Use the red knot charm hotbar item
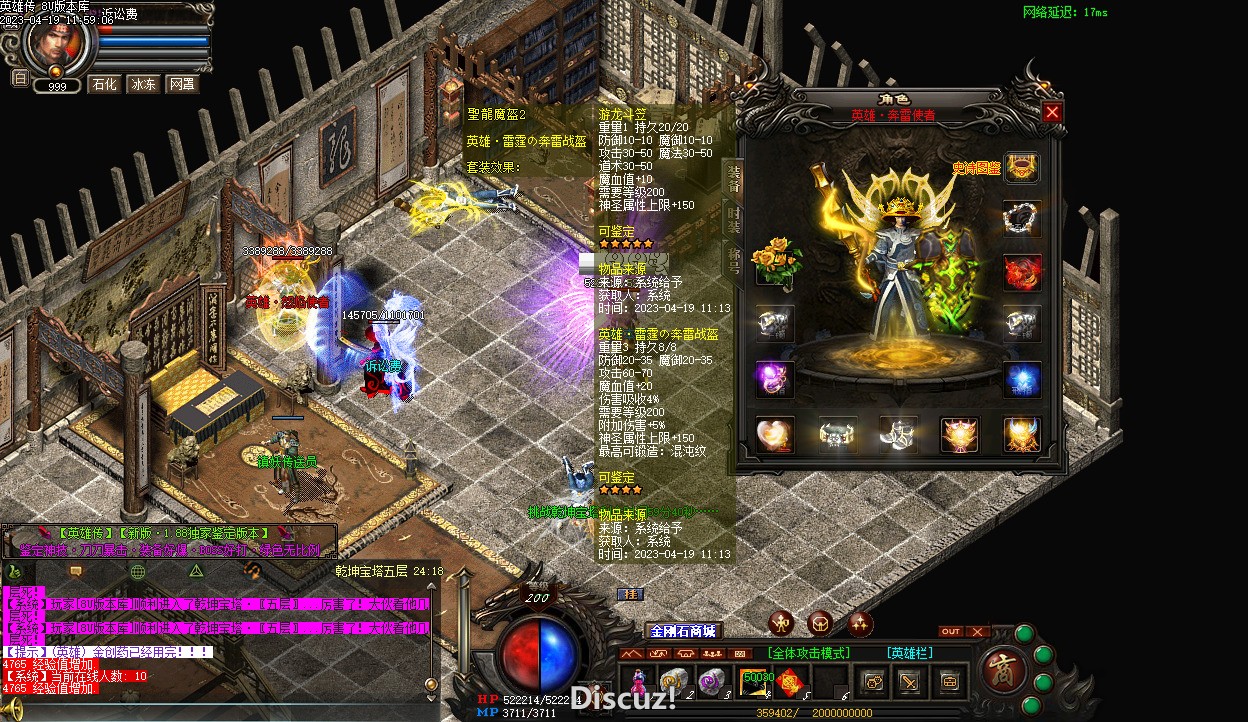The height and width of the screenshot is (722, 1248). point(791,682)
